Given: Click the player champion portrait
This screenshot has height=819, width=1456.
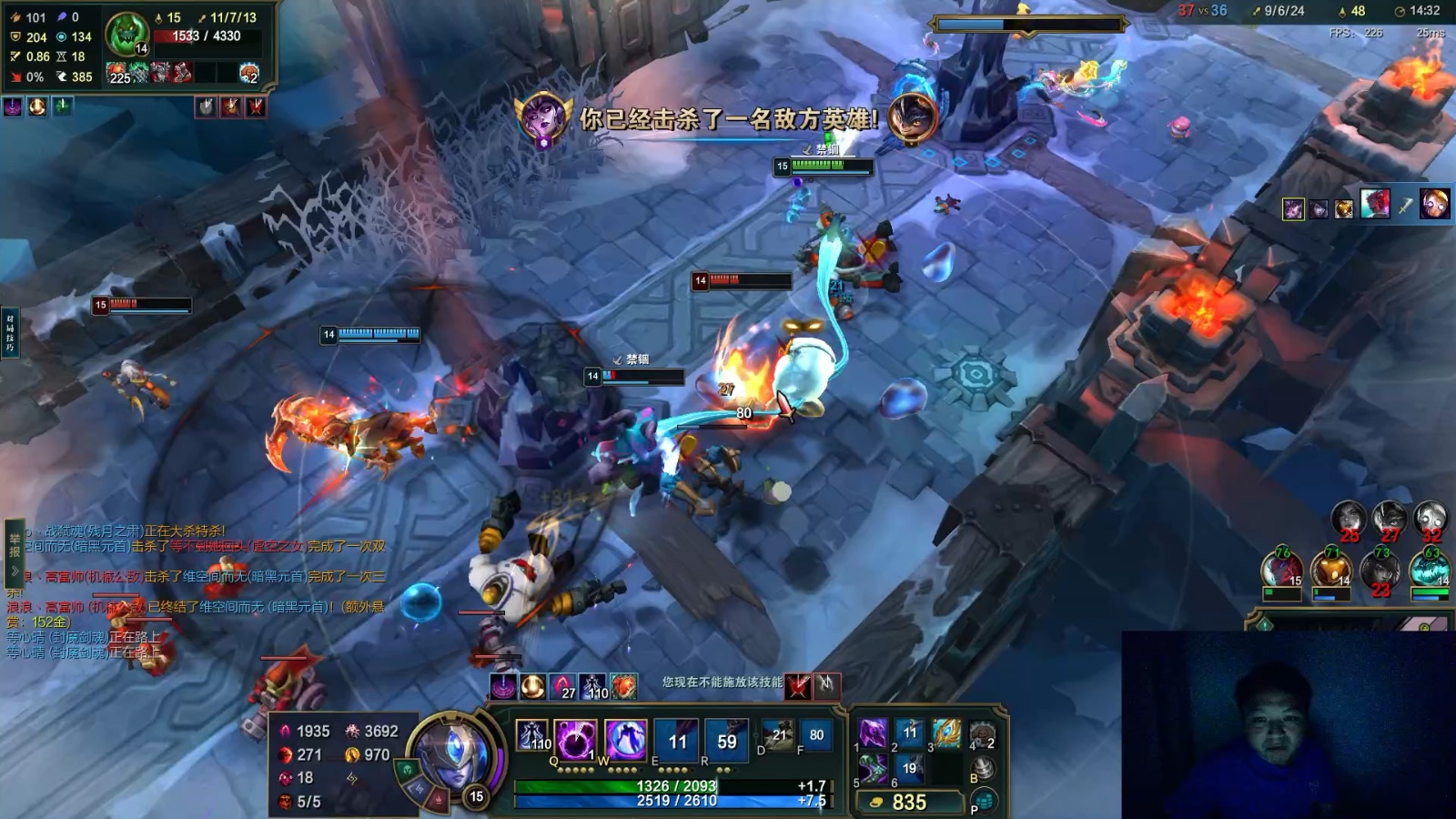Looking at the screenshot, I should click(x=452, y=757).
